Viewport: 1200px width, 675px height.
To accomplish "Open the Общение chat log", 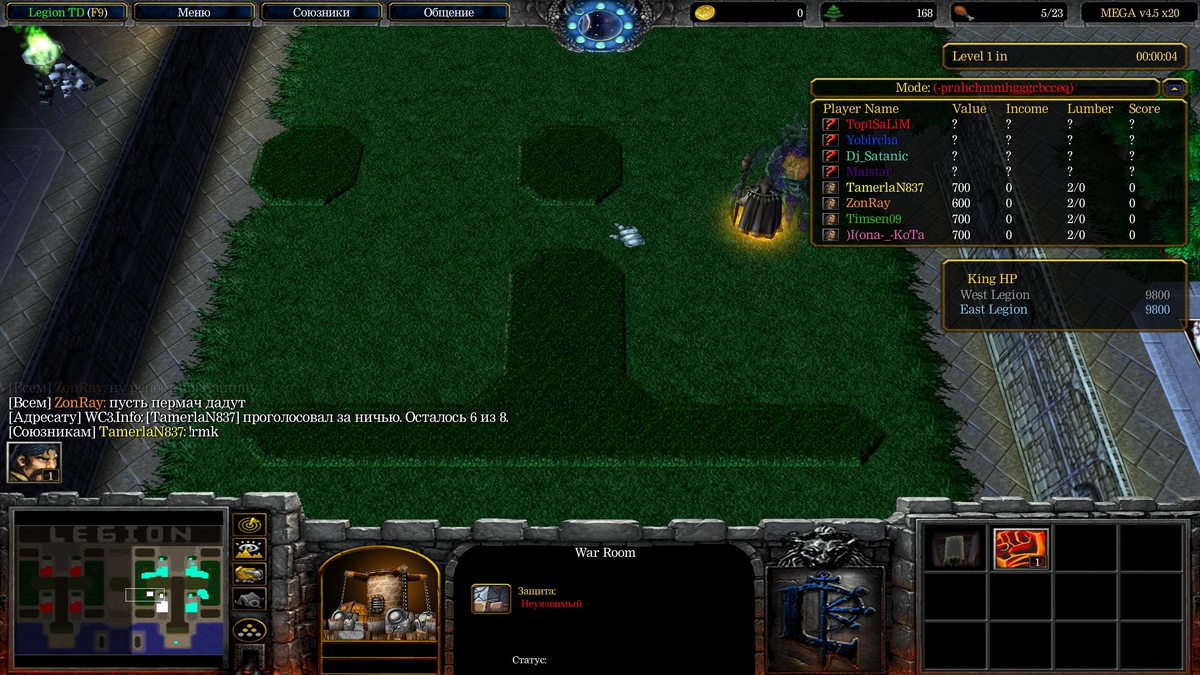I will pyautogui.click(x=449, y=13).
